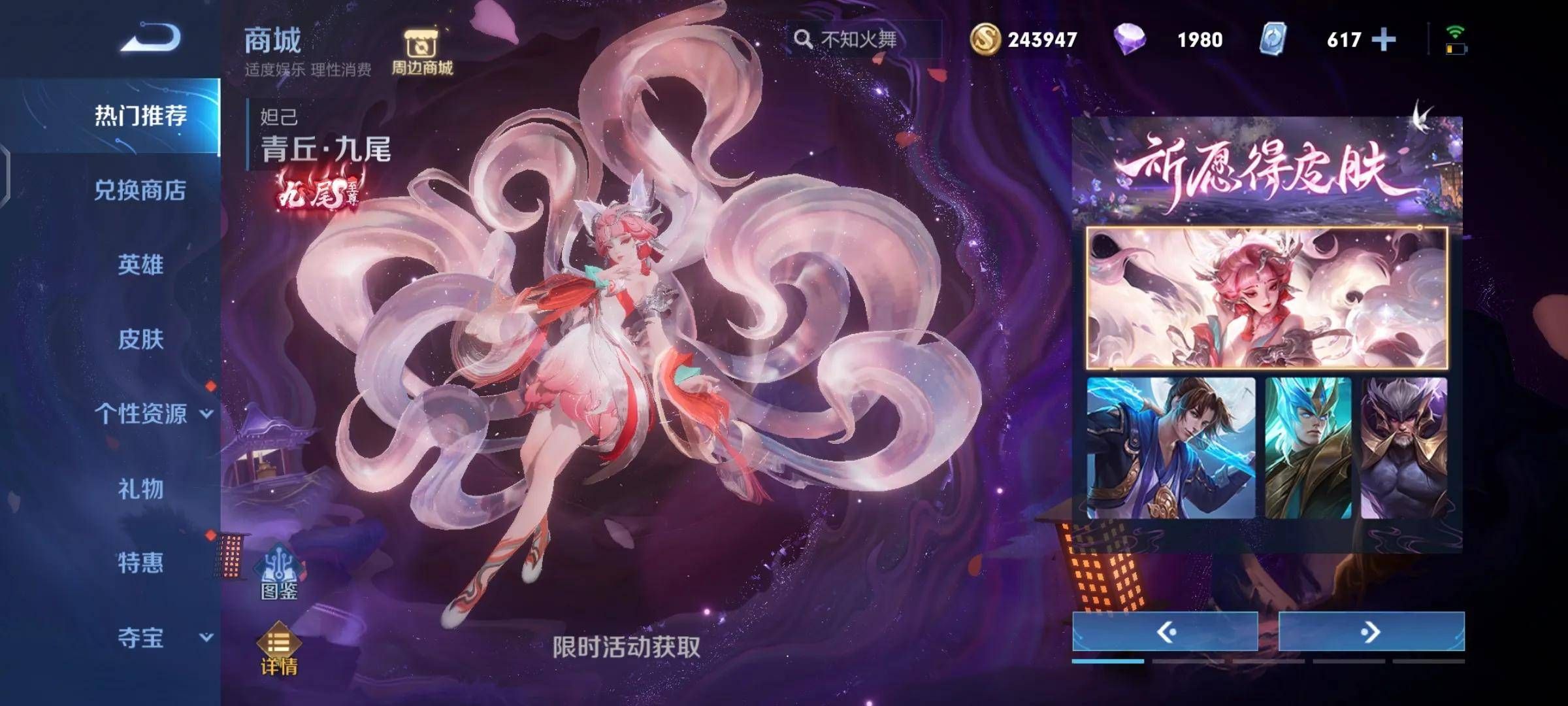Viewport: 1568px width, 706px height.
Task: Click the magnifier icon in the search bar
Action: tap(804, 39)
